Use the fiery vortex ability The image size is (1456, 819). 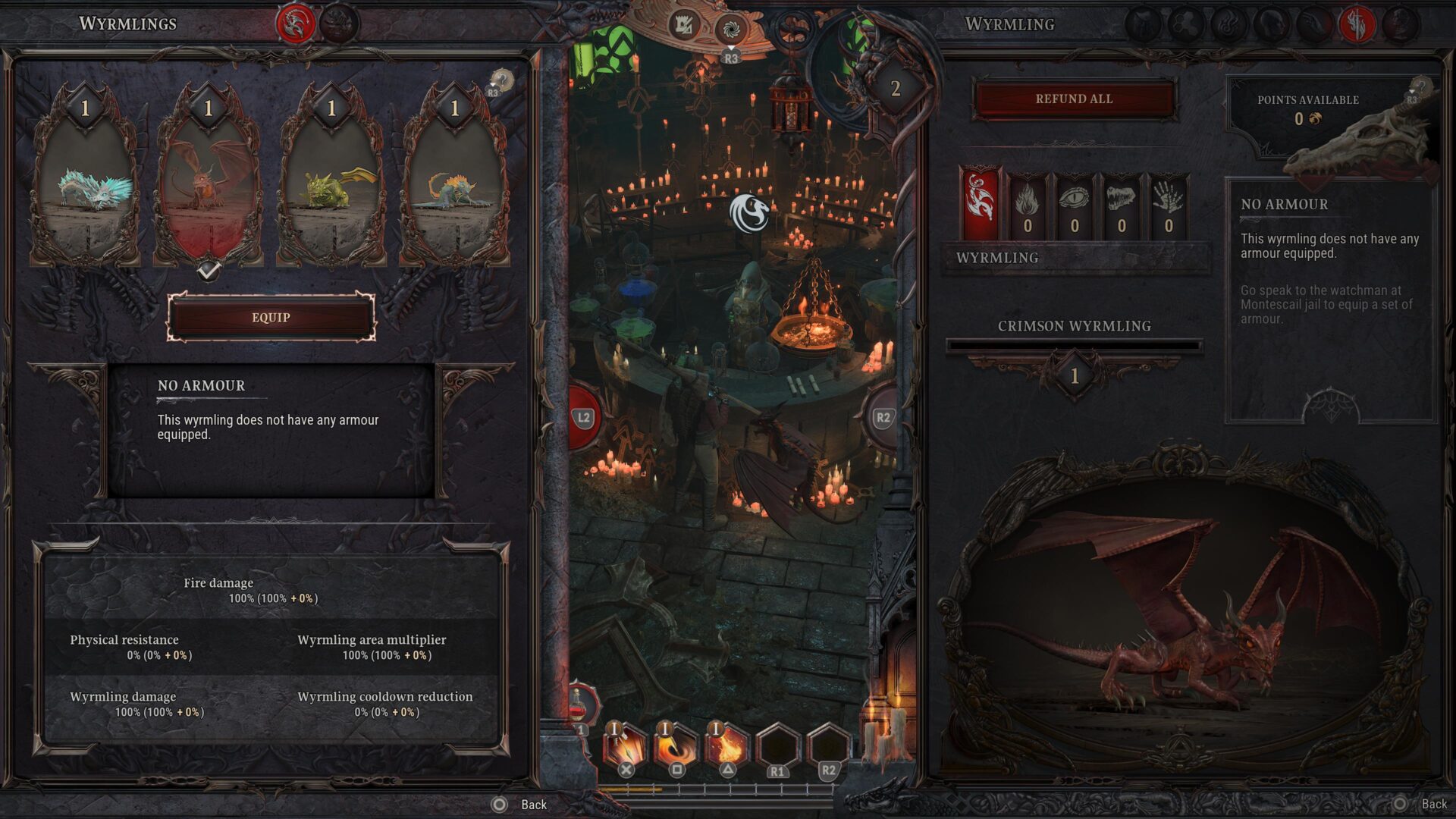676,745
